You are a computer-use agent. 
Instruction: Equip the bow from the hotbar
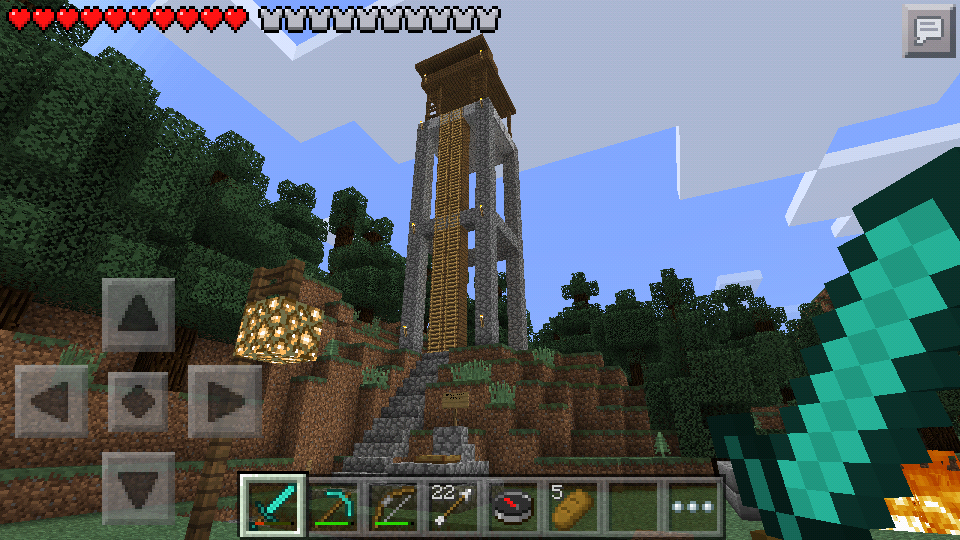[x=393, y=506]
